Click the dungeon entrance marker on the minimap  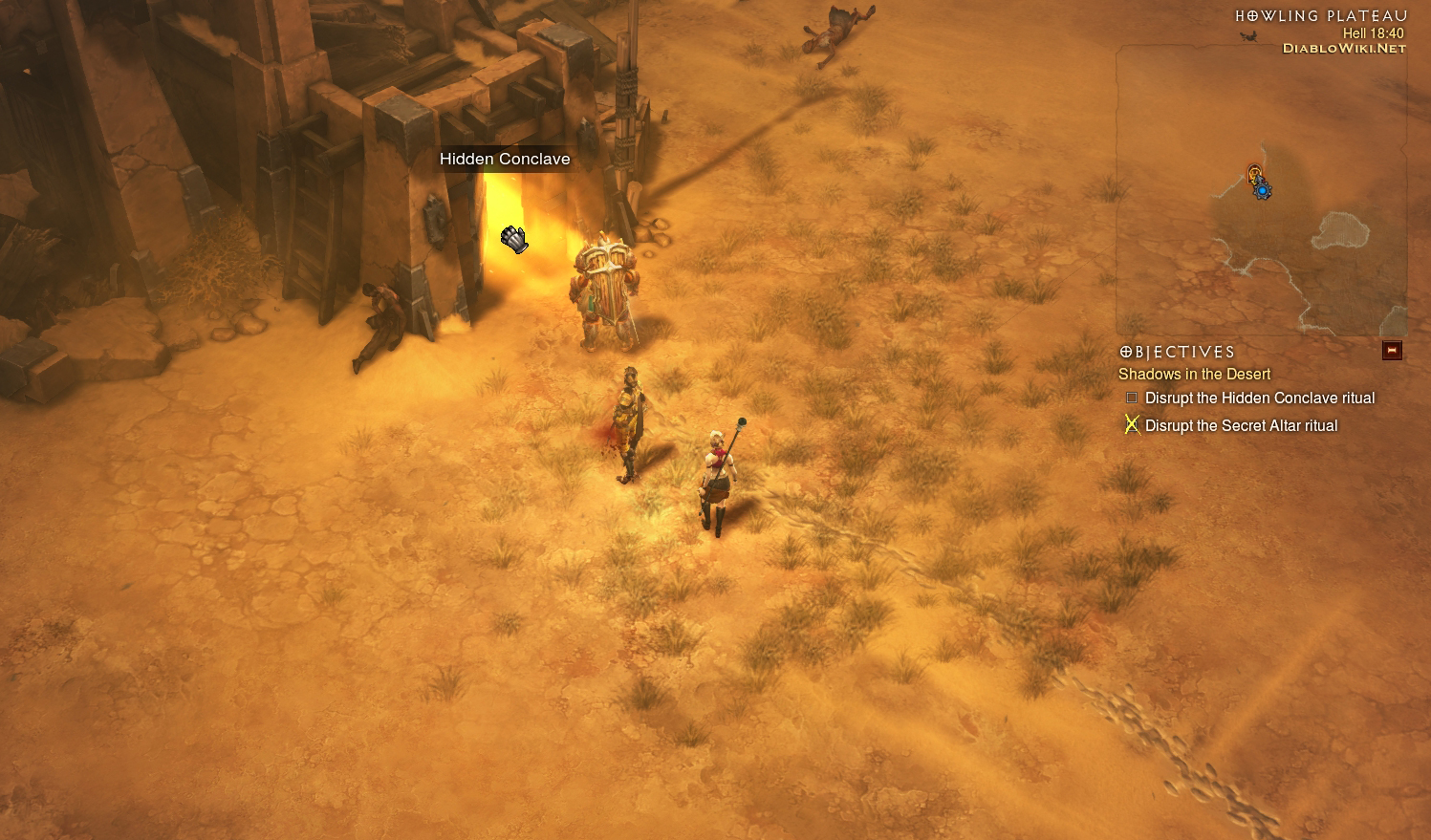point(1255,173)
